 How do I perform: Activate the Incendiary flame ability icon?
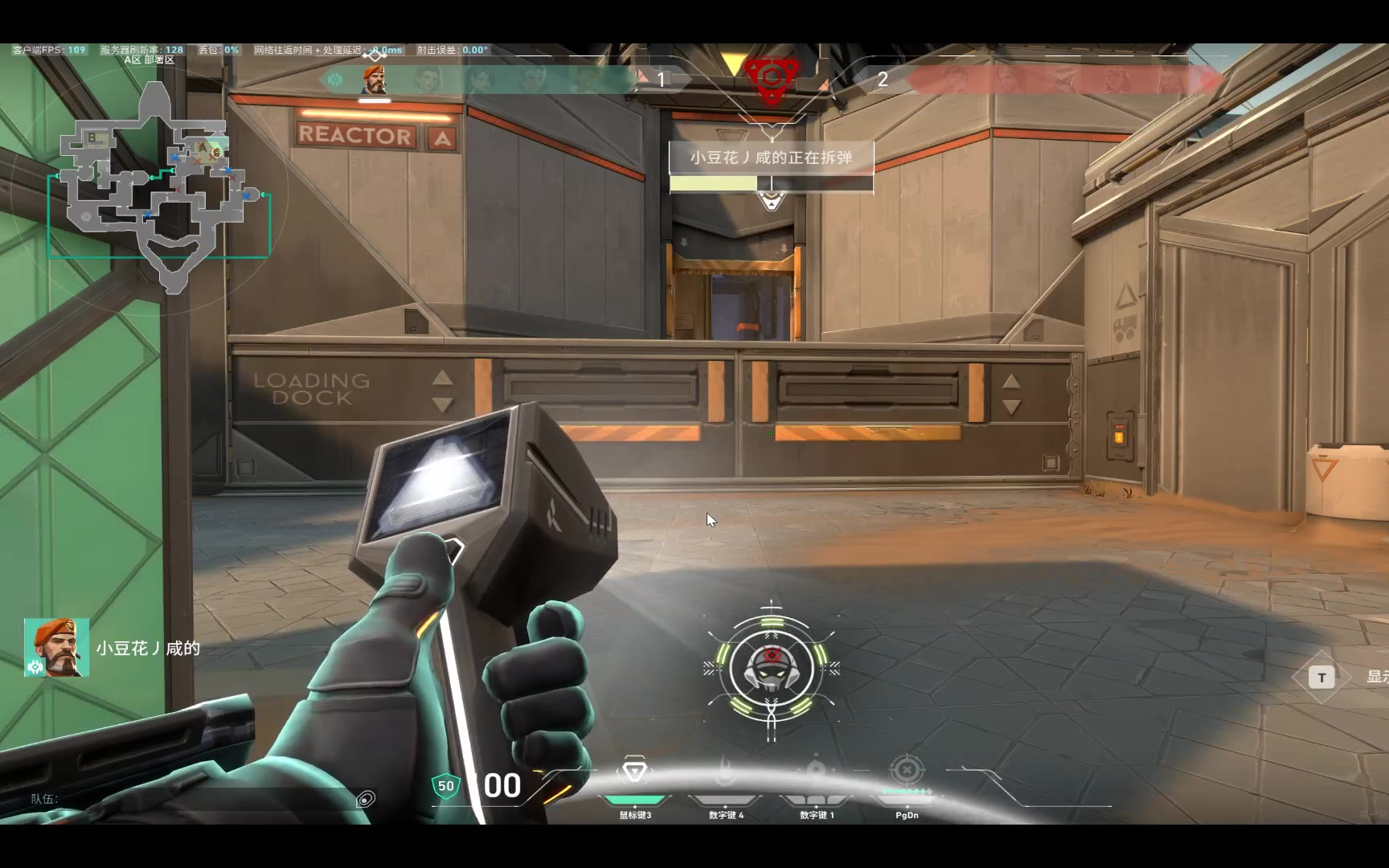(725, 772)
